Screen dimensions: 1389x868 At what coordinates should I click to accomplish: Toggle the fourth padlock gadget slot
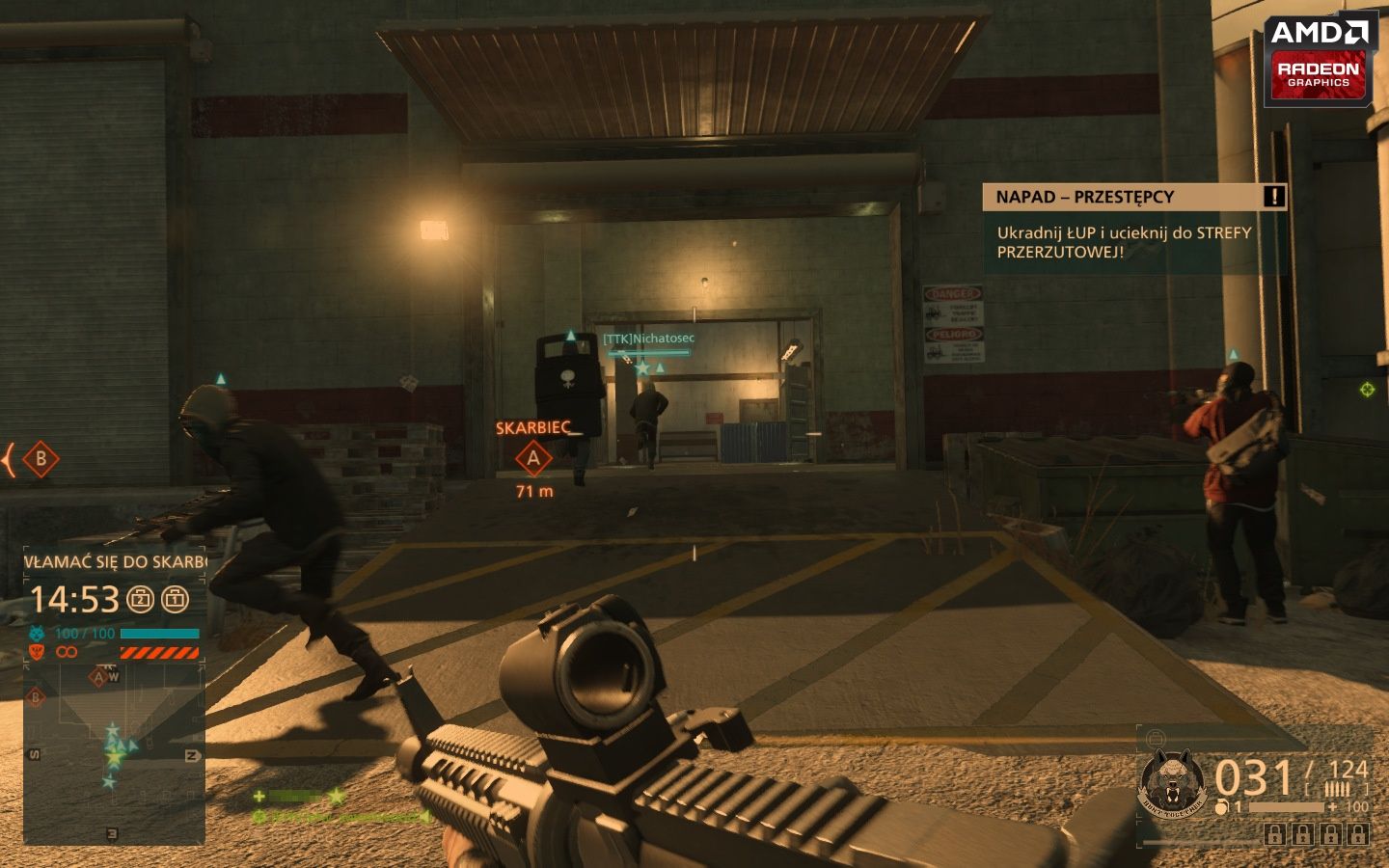click(x=1356, y=834)
